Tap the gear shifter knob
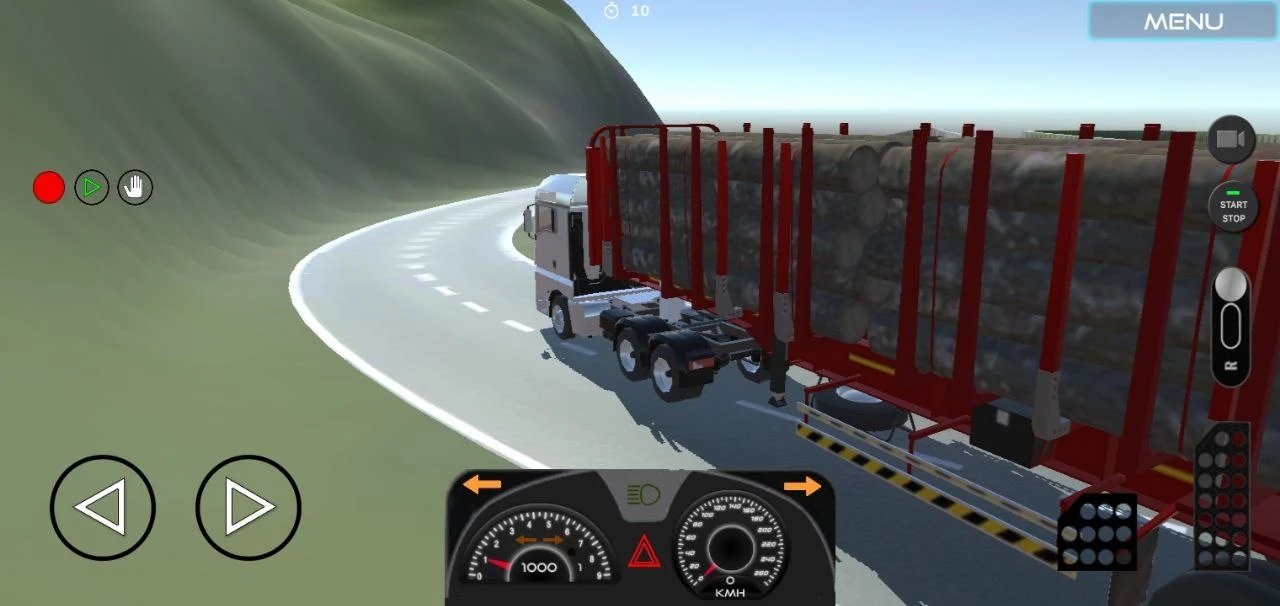Viewport: 1280px width, 606px height. point(1230,286)
